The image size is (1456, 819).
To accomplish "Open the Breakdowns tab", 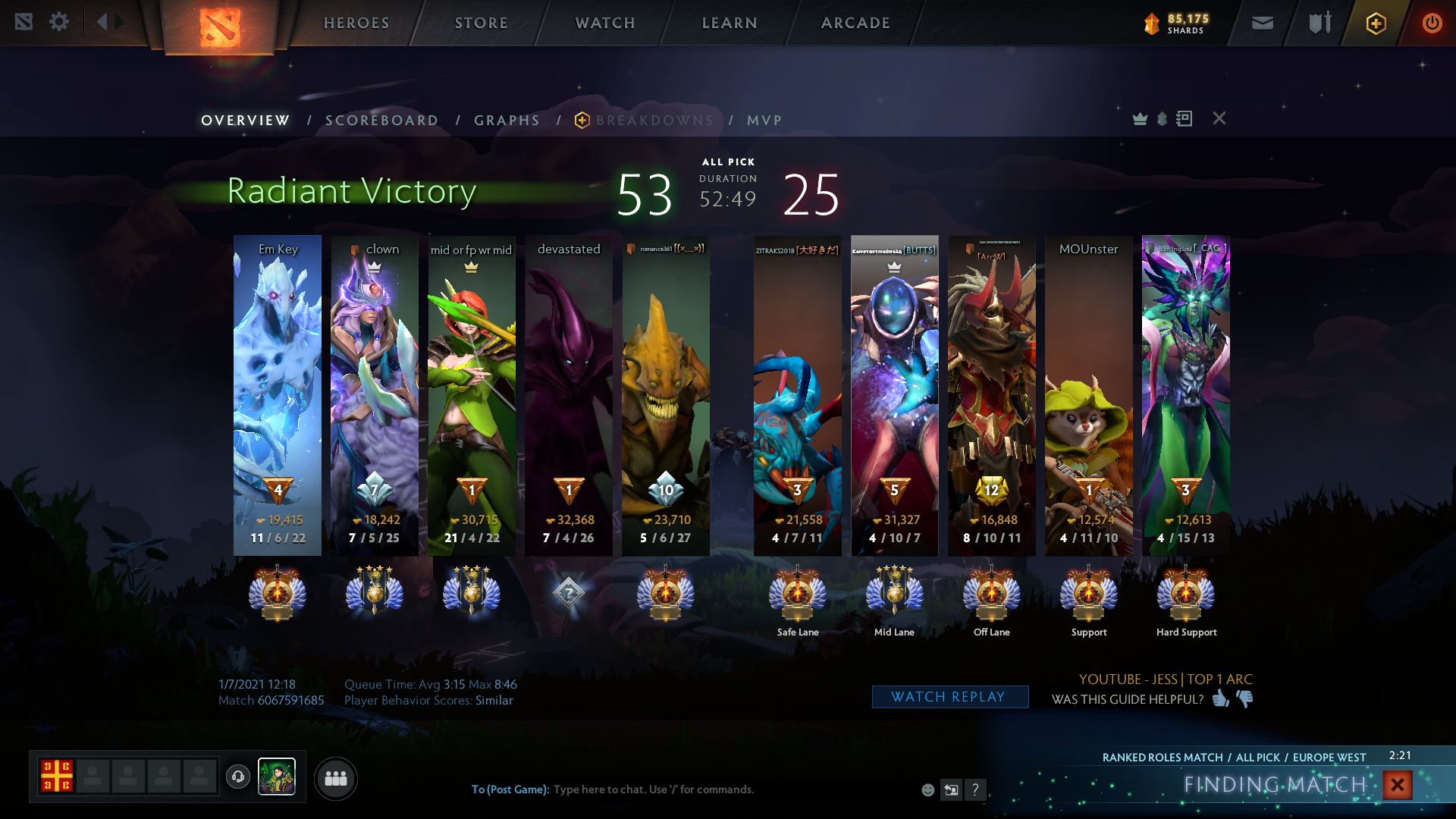I will tap(654, 121).
